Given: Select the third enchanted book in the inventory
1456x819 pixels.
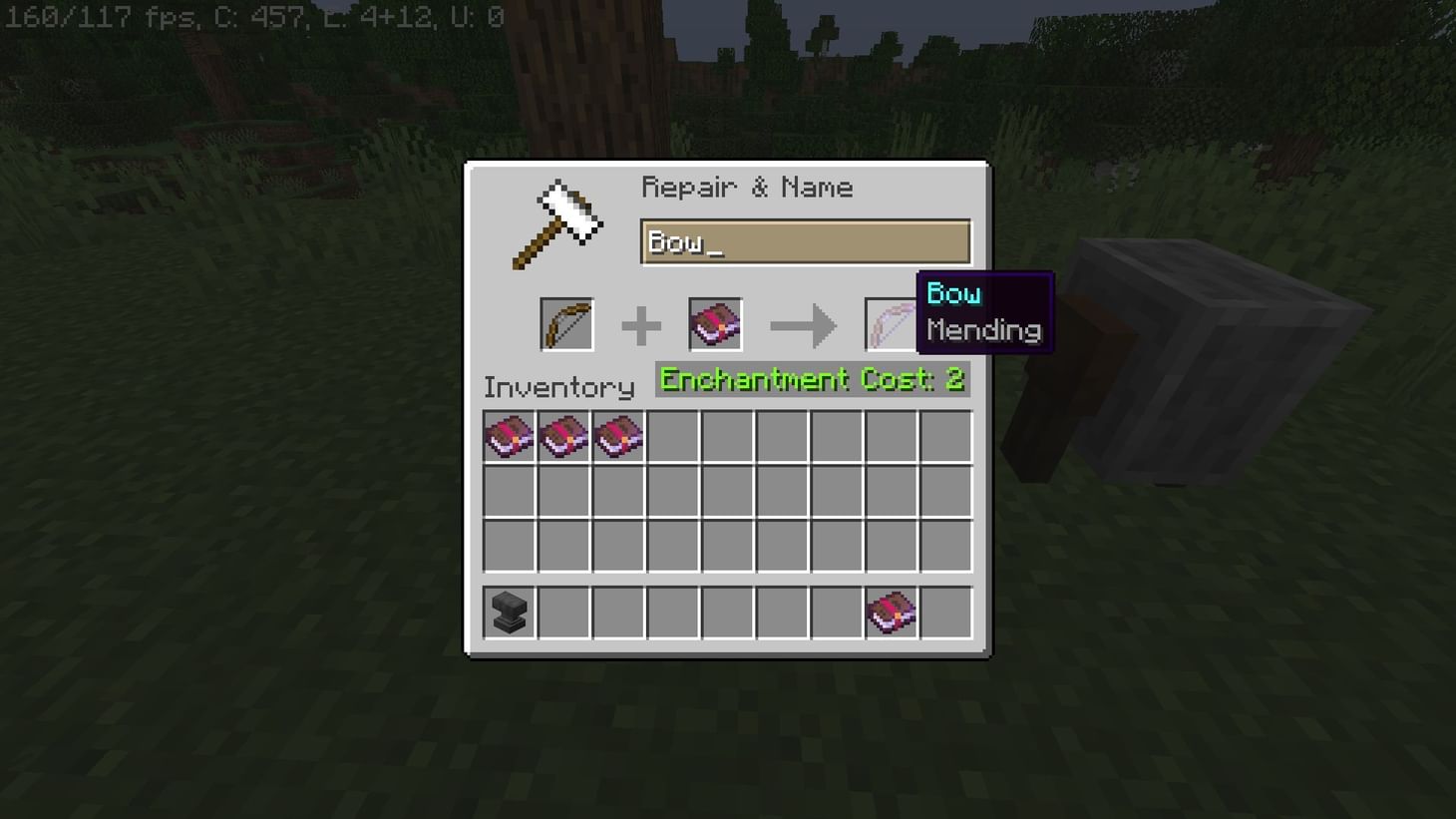Looking at the screenshot, I should point(618,434).
